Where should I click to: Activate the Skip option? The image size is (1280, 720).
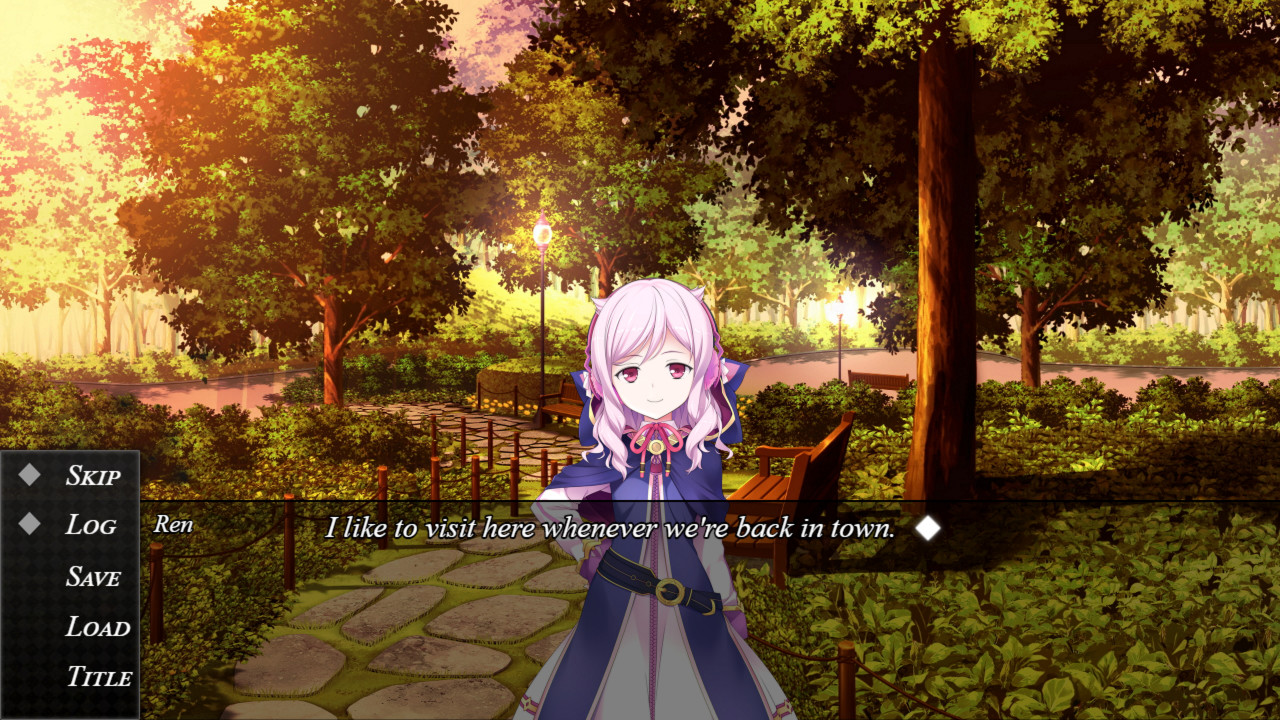tap(92, 476)
